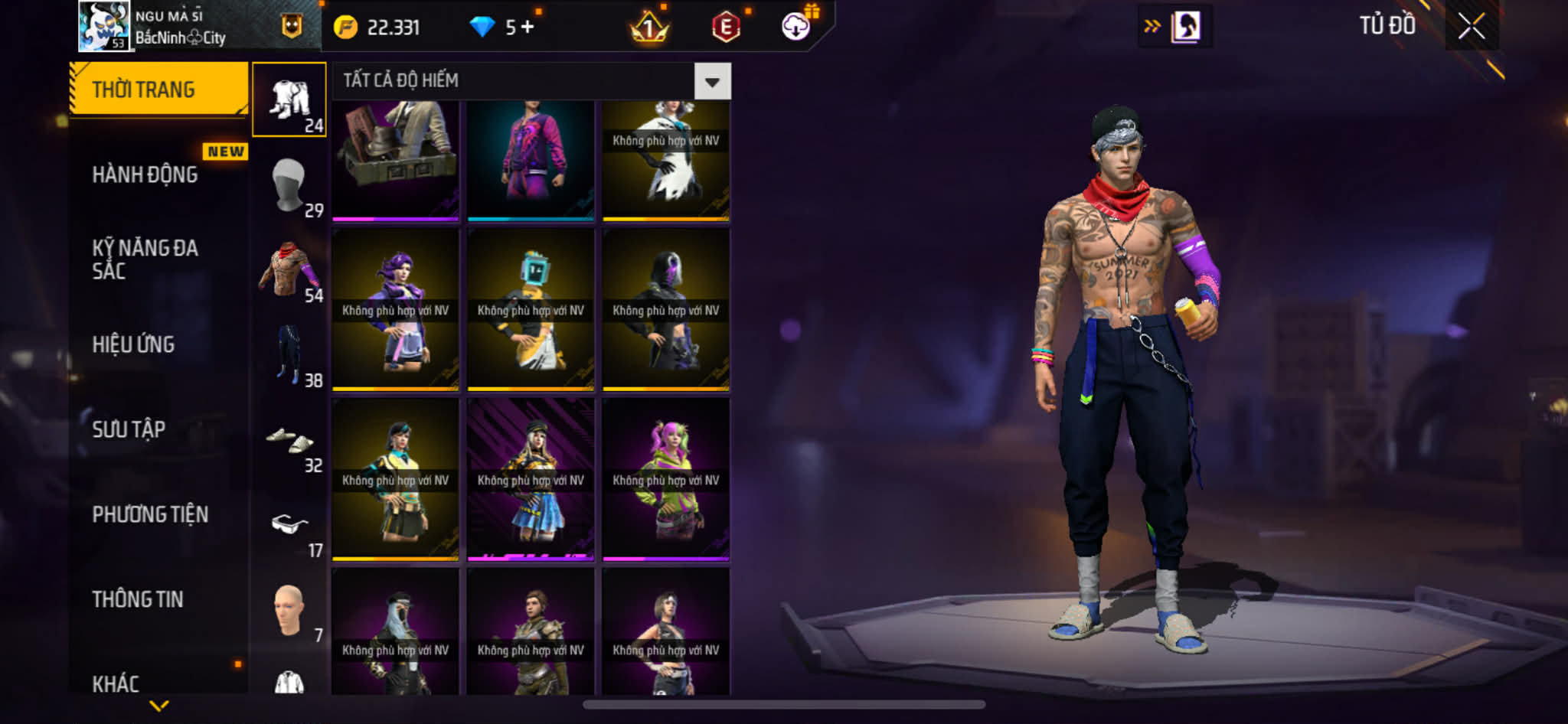Pick the outfit crate with hat thumbnail

pyautogui.click(x=395, y=161)
